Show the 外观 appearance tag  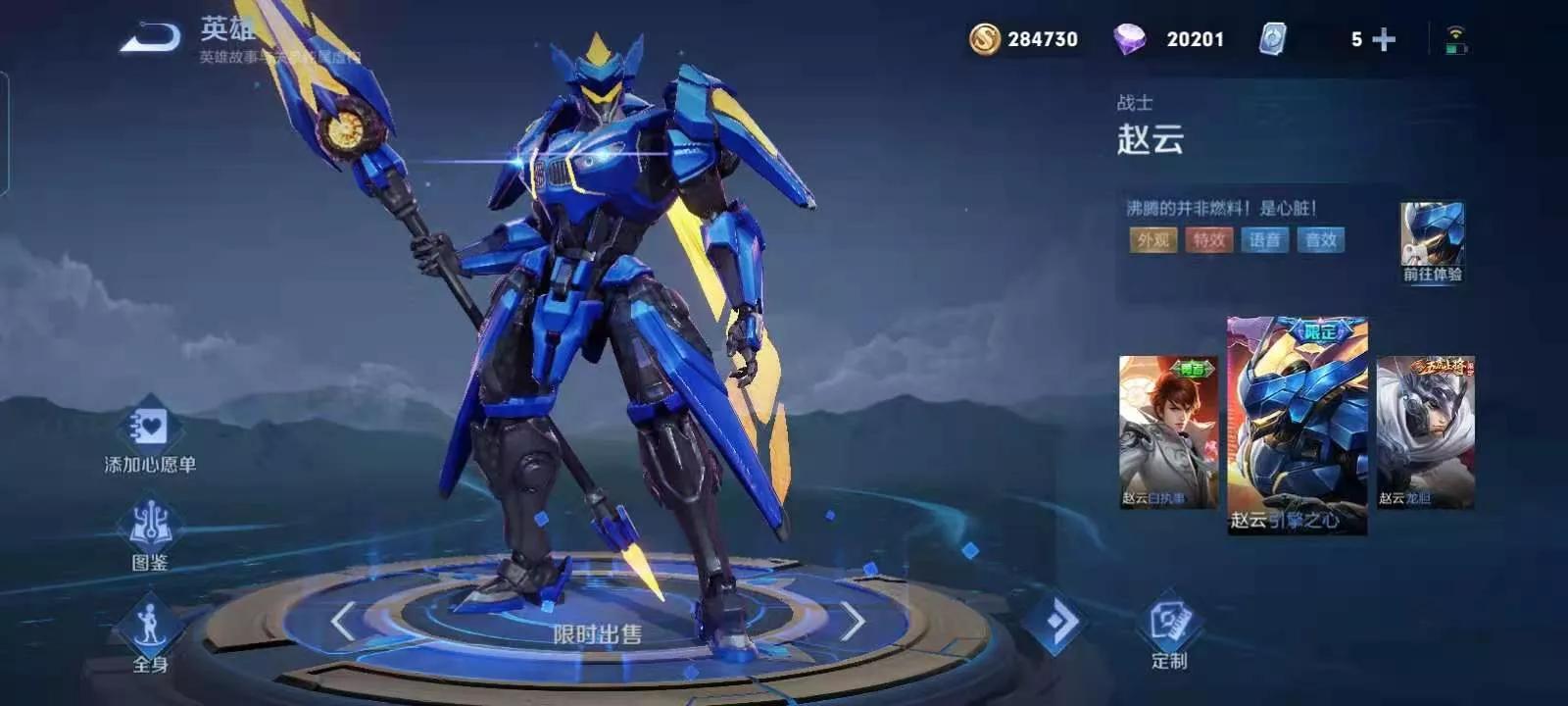click(1152, 240)
